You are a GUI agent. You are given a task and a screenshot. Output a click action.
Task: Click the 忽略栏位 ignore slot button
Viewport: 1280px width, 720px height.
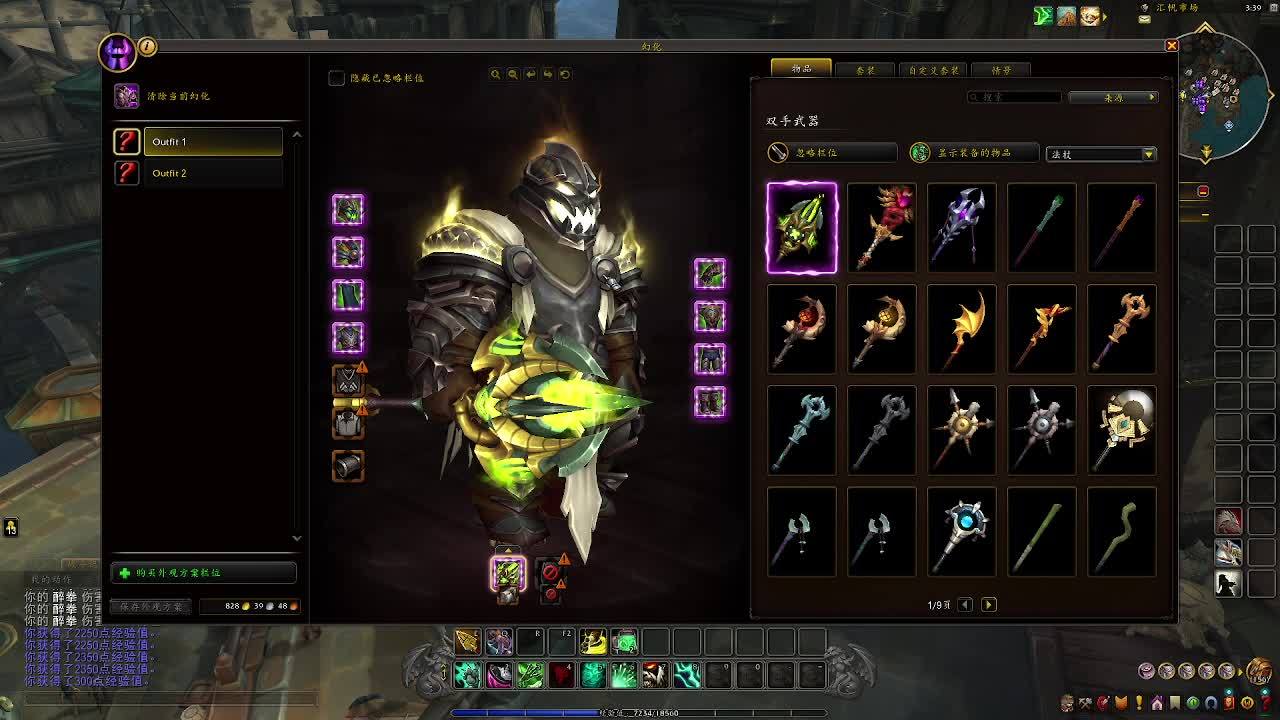(830, 153)
